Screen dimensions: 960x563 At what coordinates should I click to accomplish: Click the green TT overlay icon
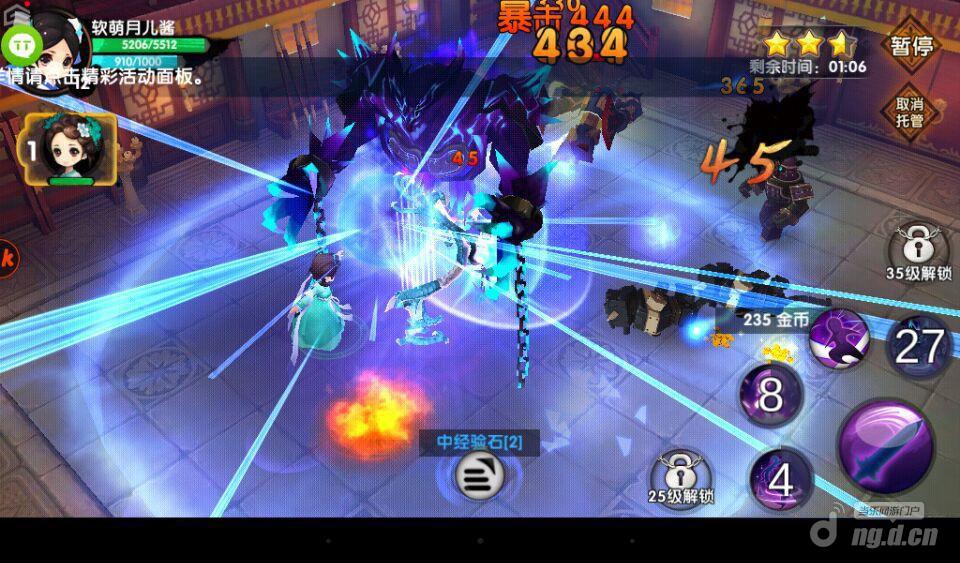(x=20, y=46)
